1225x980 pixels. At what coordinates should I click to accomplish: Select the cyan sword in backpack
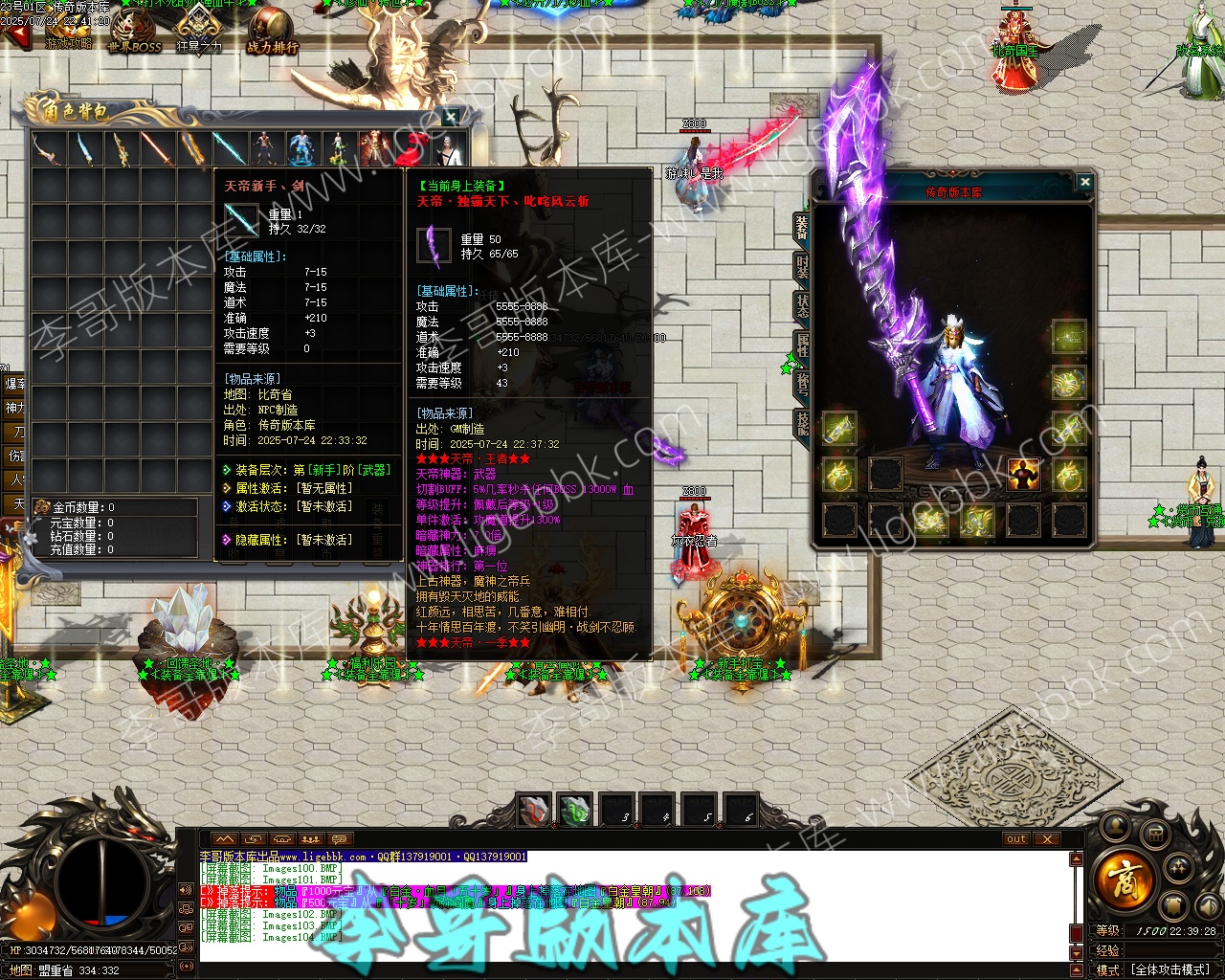tap(229, 148)
